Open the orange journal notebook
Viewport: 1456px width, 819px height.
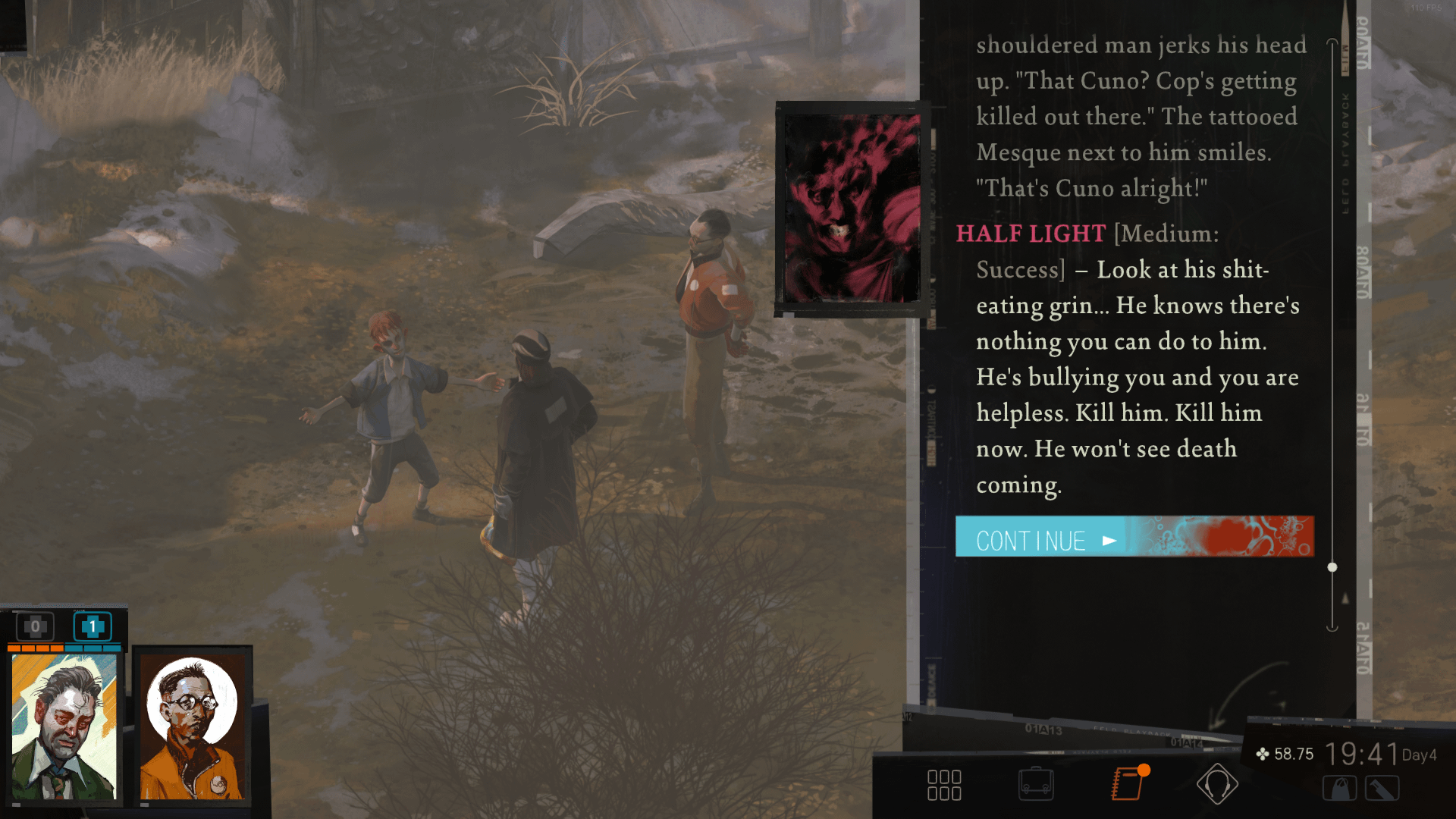(1128, 783)
